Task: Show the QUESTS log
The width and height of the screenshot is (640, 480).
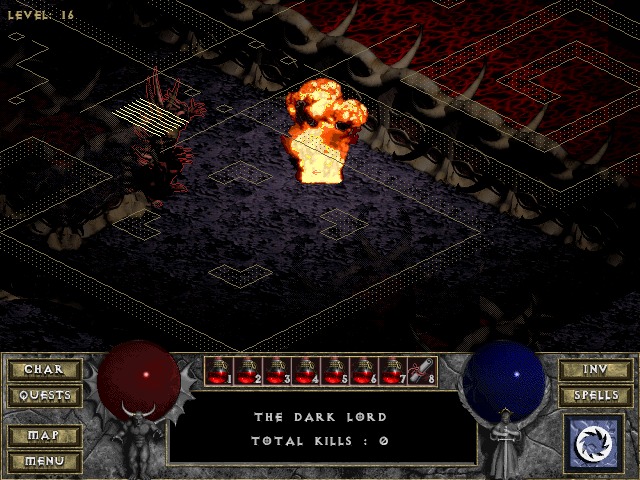Action: click(44, 395)
